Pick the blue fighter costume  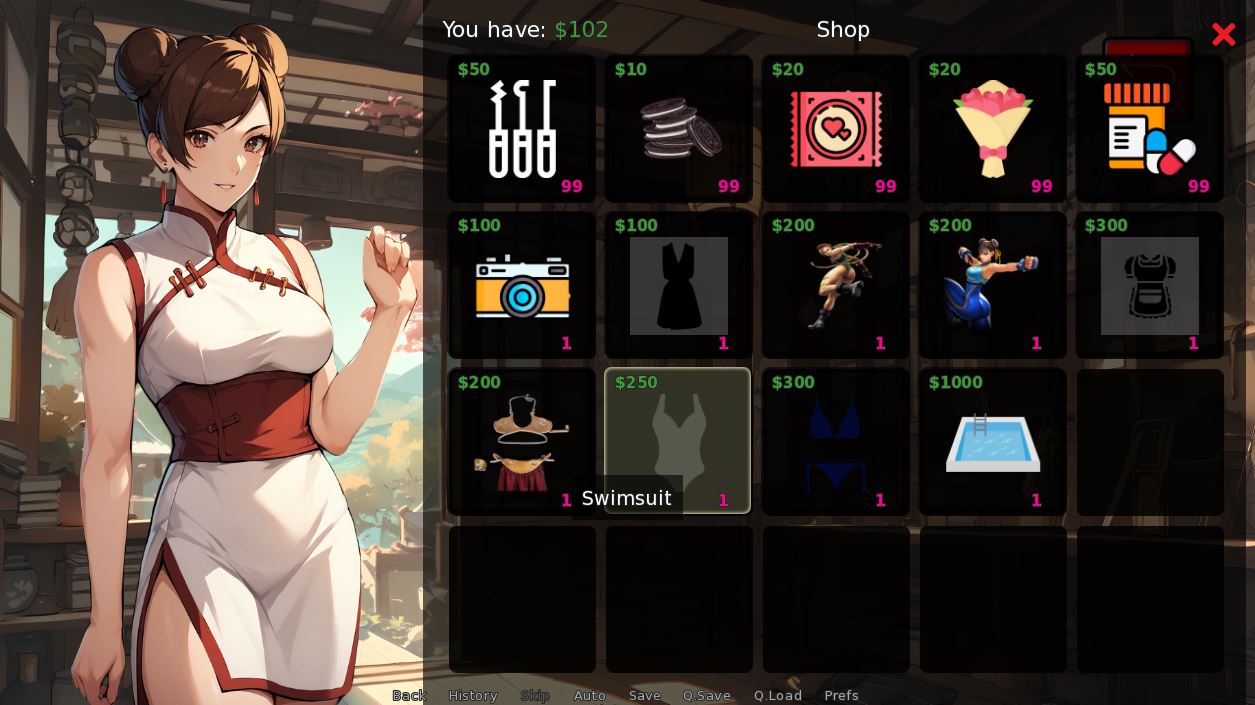pos(993,286)
